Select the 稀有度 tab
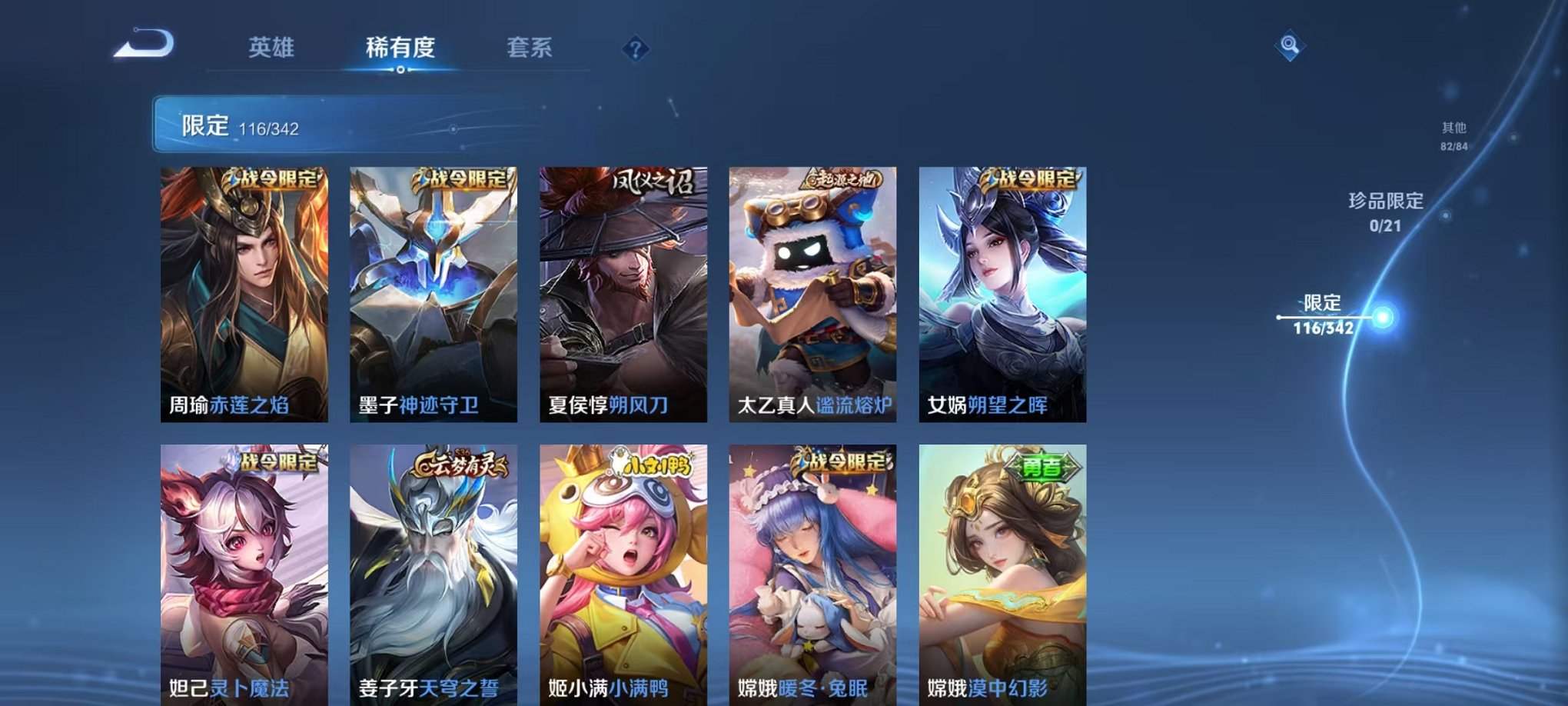Screen dimensions: 1568x706 pyautogui.click(x=401, y=48)
